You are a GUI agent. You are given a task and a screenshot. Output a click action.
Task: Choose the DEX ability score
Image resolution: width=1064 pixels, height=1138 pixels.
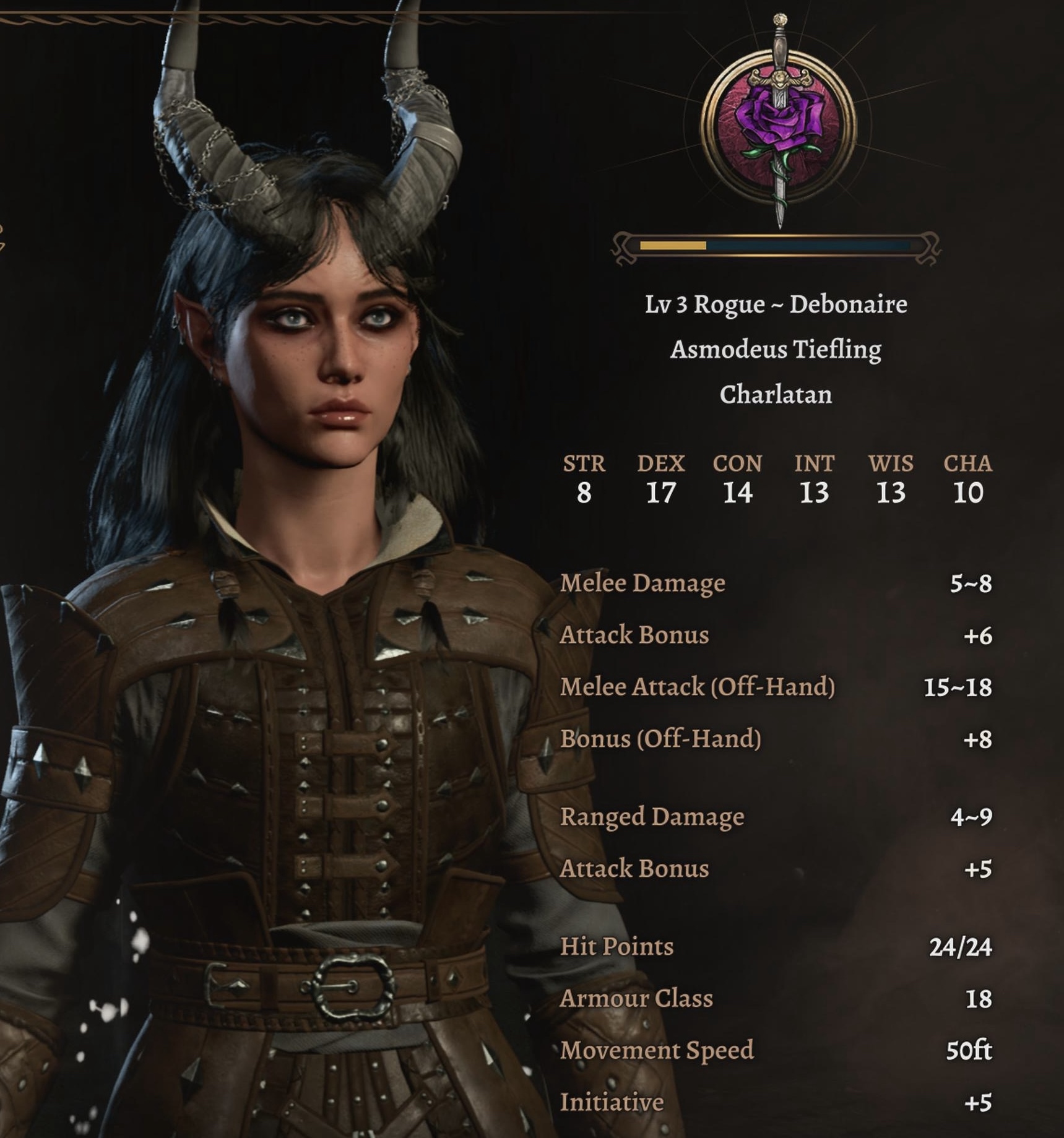(x=660, y=480)
